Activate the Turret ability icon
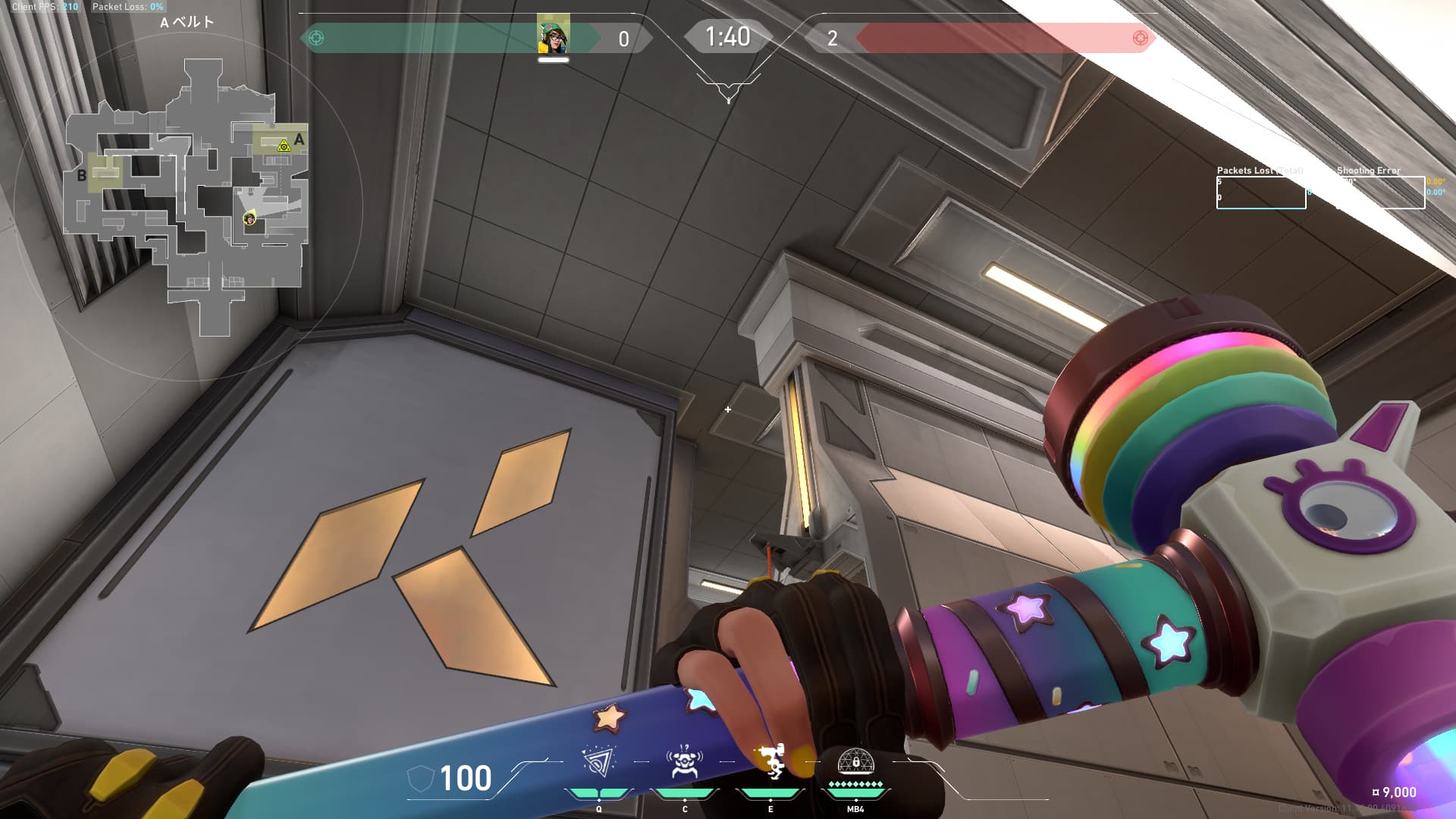 tap(770, 762)
